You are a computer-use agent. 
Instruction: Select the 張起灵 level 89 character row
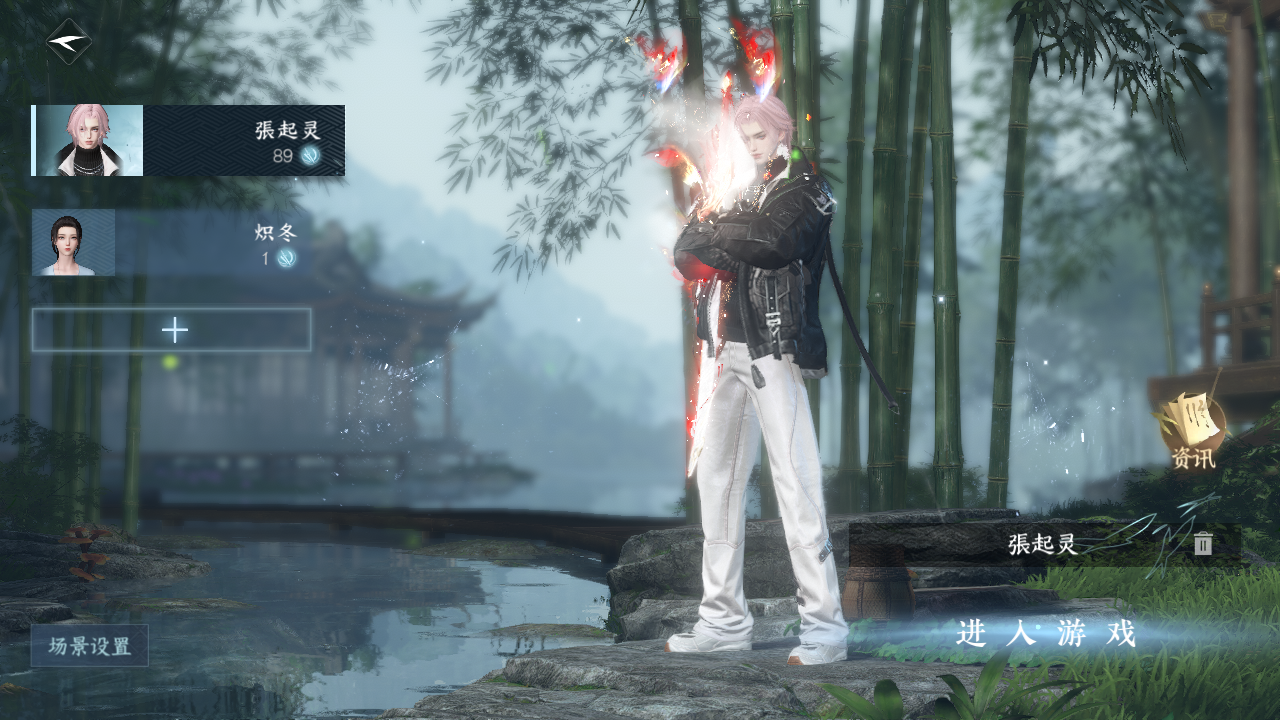pyautogui.click(x=188, y=141)
